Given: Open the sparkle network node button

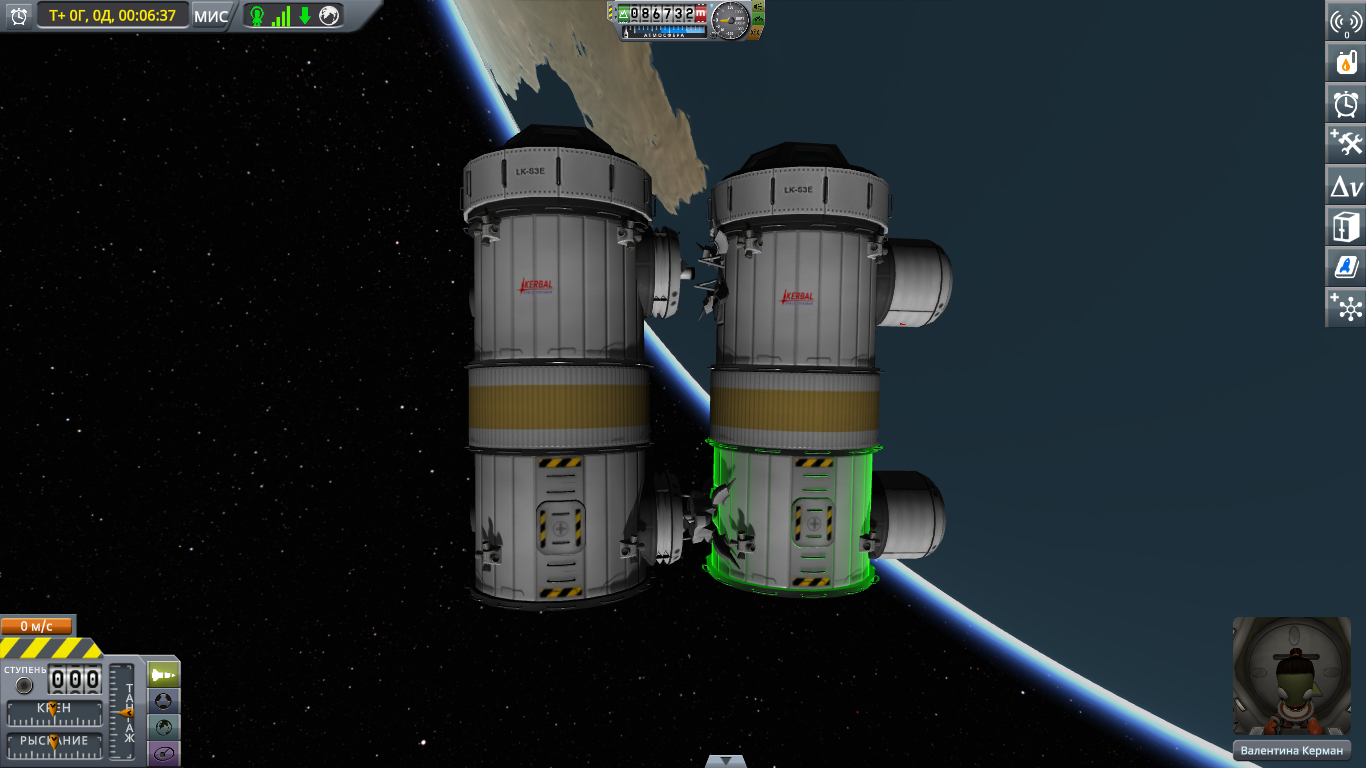Looking at the screenshot, I should point(1346,307).
